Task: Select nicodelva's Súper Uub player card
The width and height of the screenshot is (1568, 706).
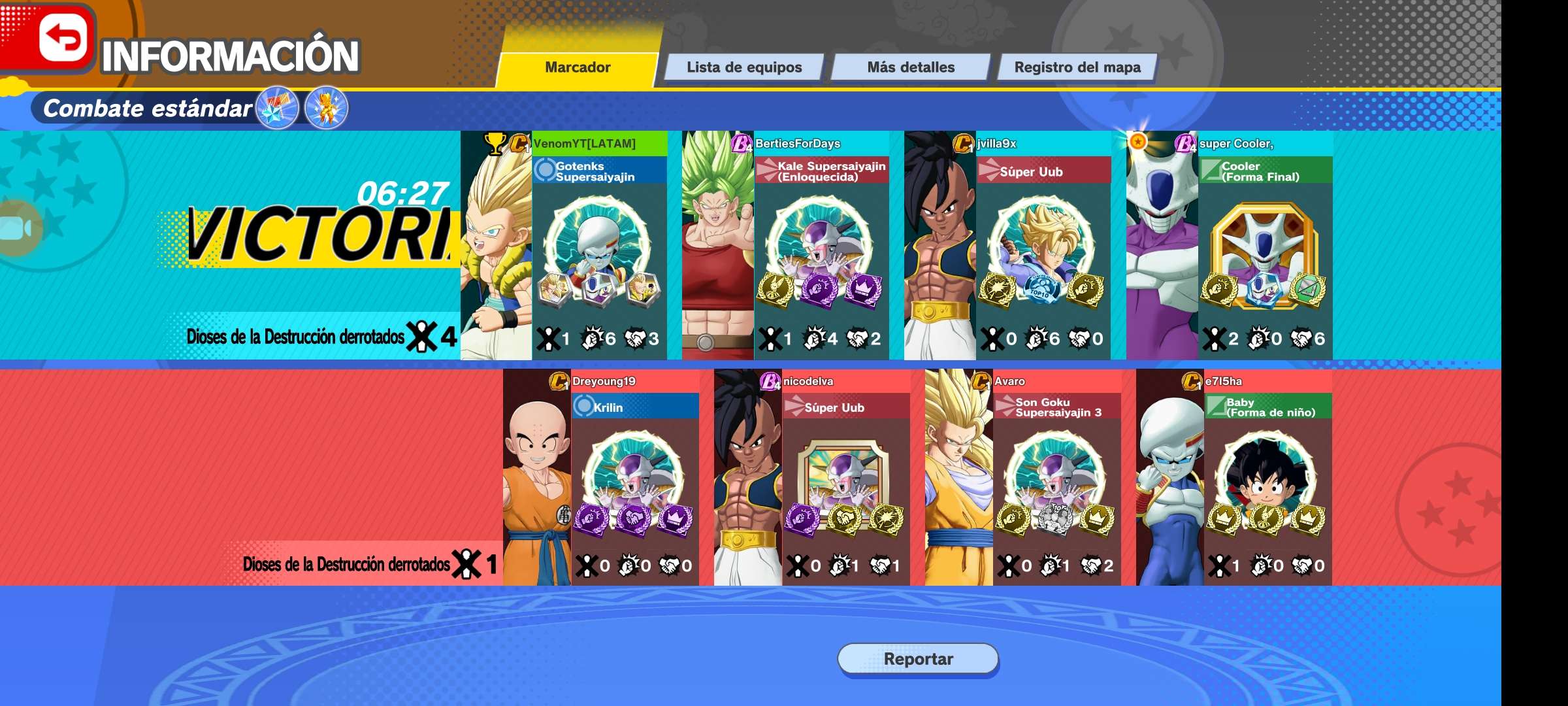Action: (x=812, y=478)
